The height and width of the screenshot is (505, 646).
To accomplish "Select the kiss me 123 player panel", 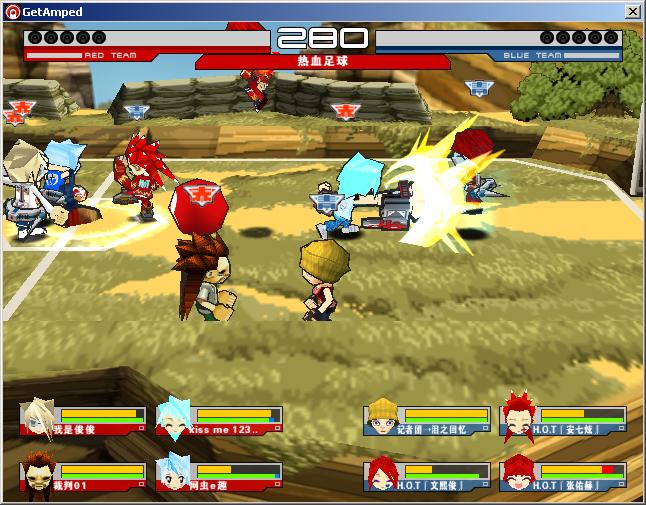I will pyautogui.click(x=220, y=418).
